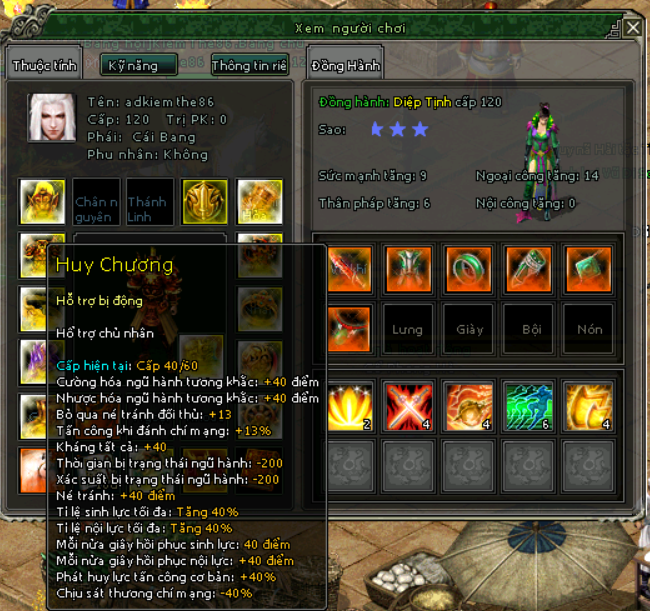
Task: Choose the empty Lưng companion slot
Action: (x=408, y=329)
